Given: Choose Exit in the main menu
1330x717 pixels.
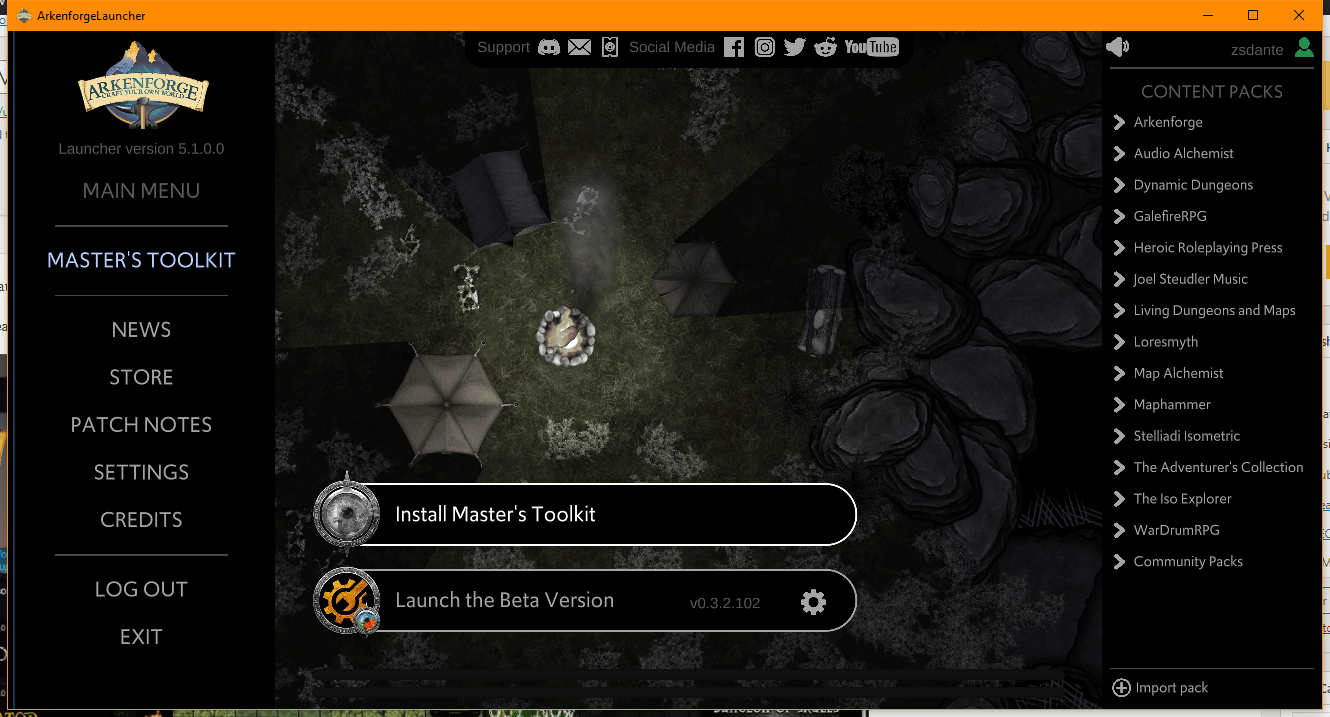Looking at the screenshot, I should click(x=141, y=637).
